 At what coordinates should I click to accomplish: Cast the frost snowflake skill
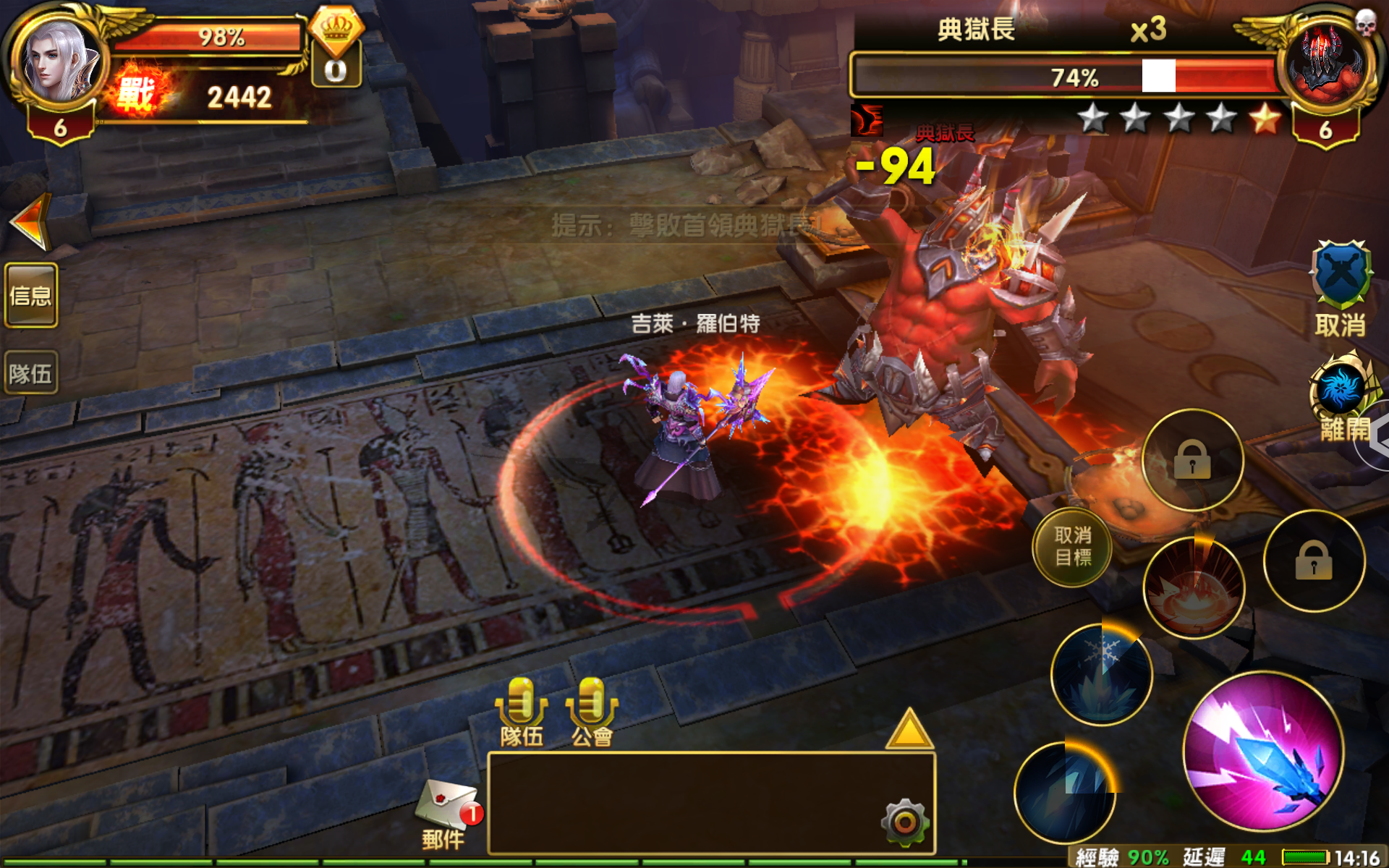point(1100,673)
